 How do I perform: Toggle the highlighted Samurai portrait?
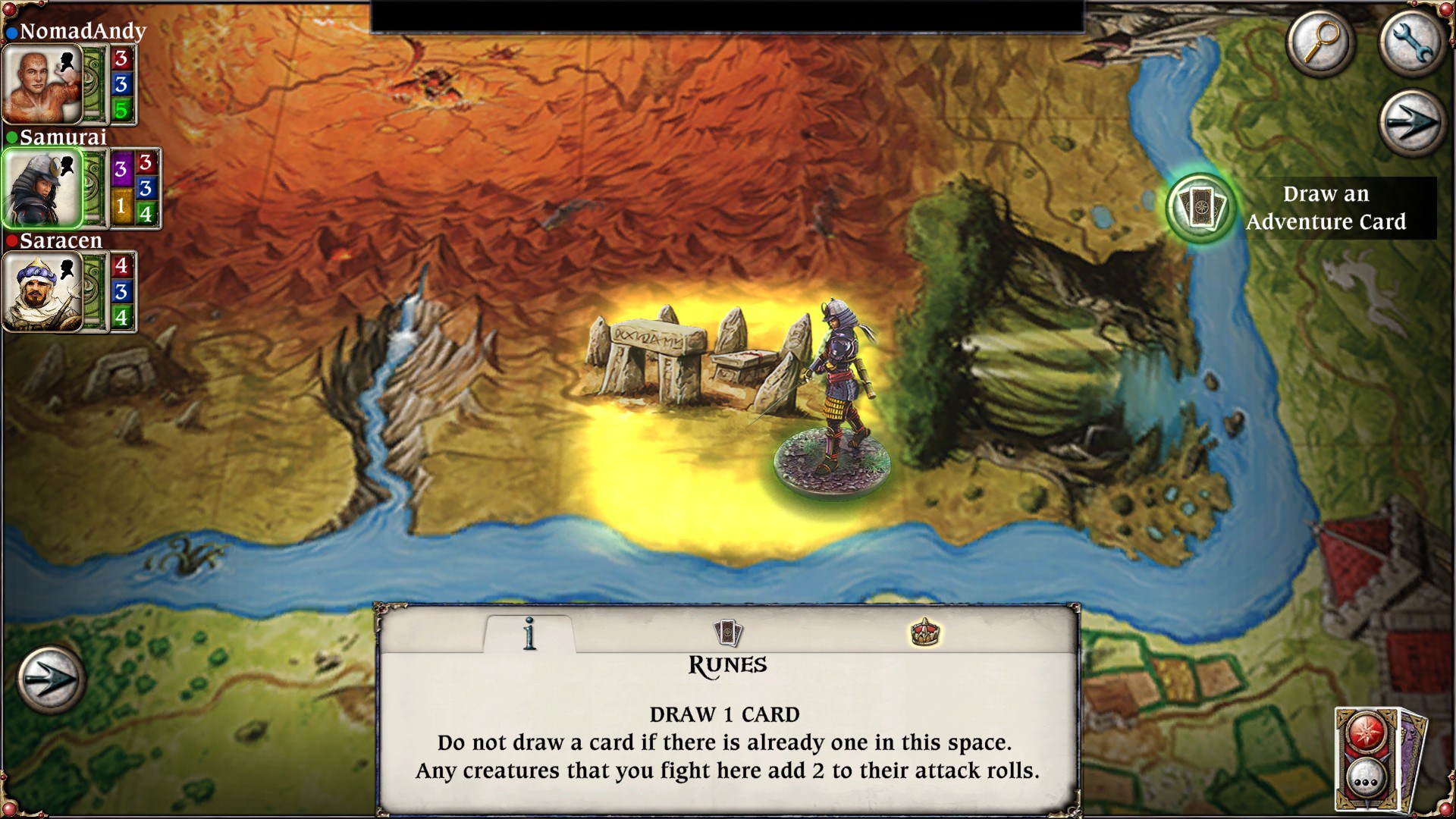click(42, 188)
